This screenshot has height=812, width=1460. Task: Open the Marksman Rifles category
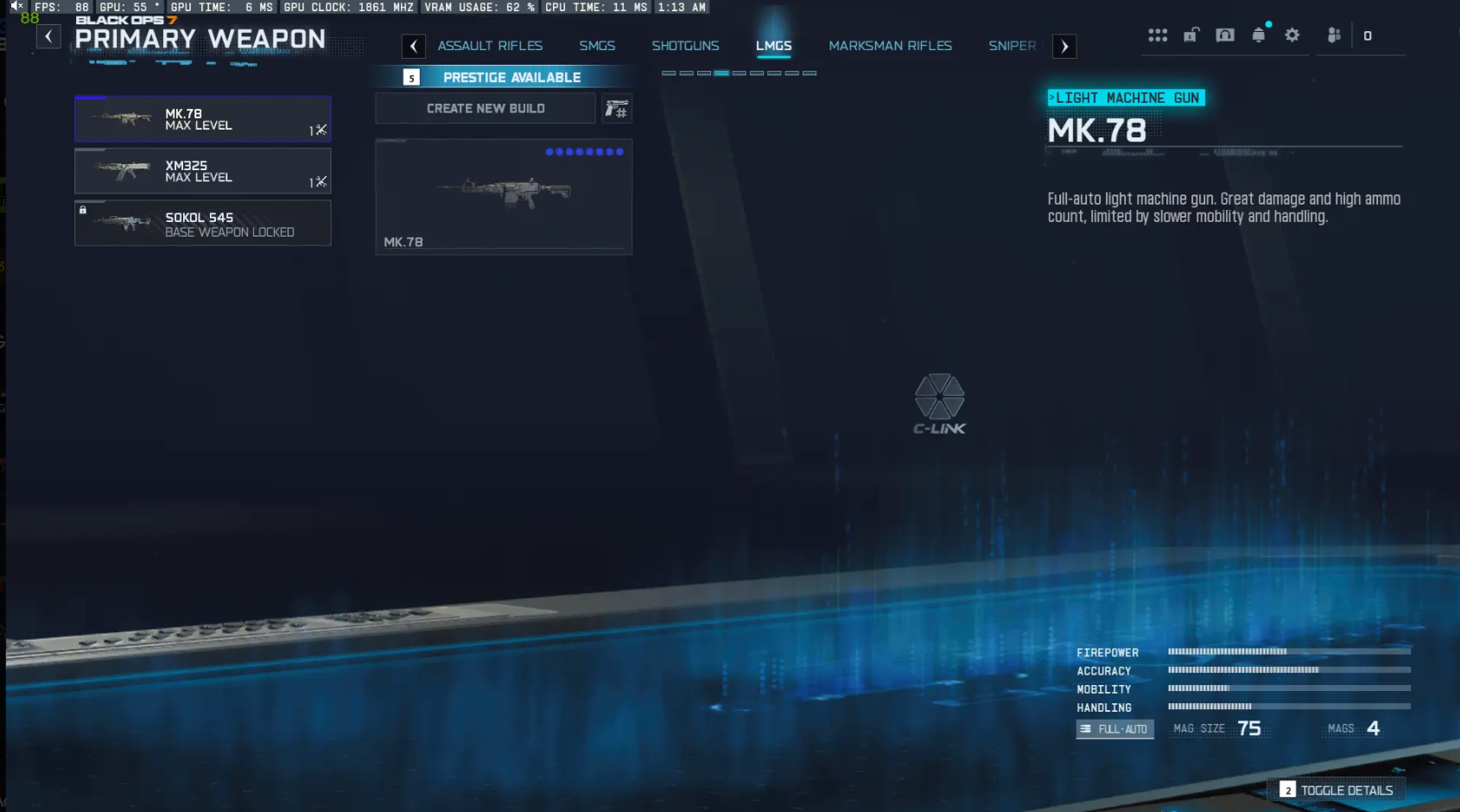pos(891,46)
